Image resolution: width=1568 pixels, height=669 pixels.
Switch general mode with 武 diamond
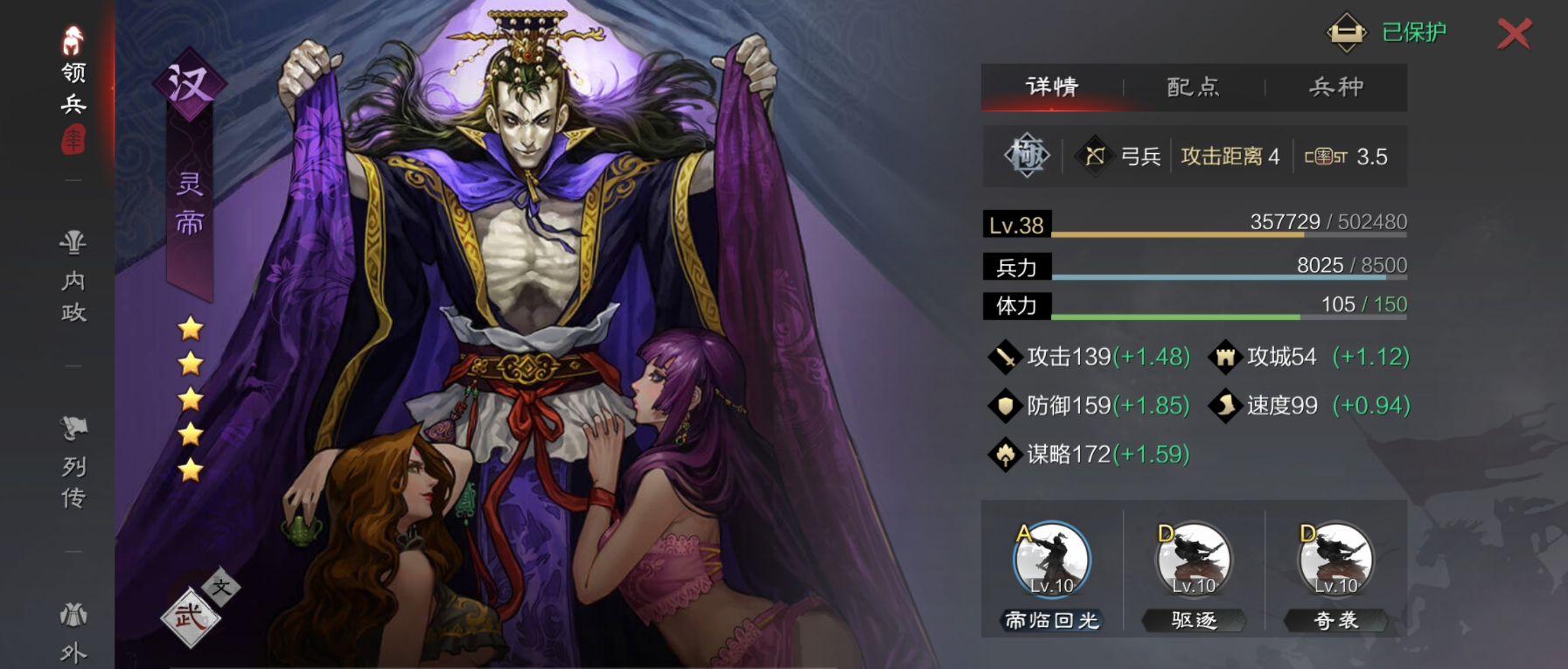[x=190, y=618]
